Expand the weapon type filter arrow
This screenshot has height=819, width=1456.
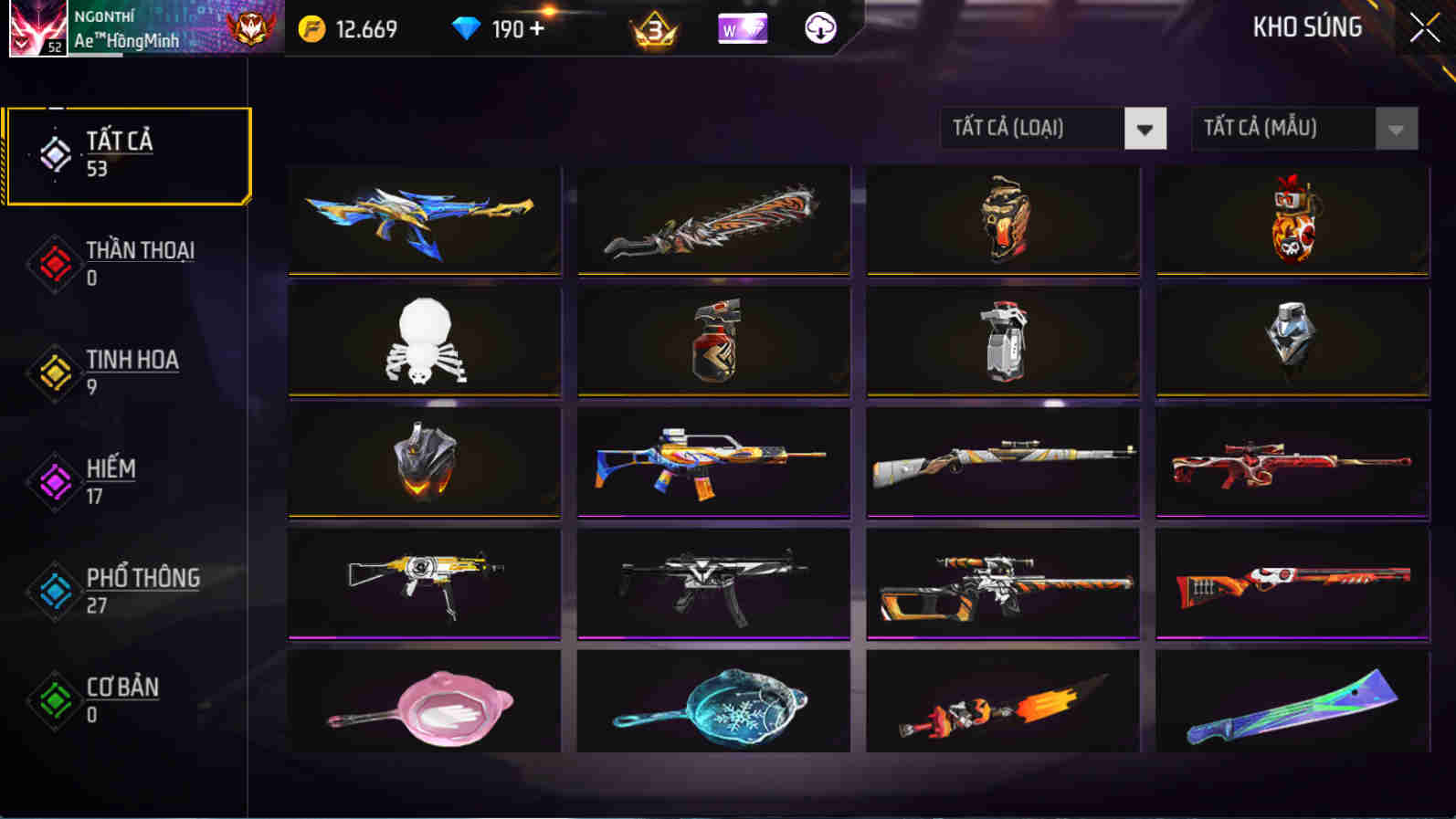[x=1146, y=129]
